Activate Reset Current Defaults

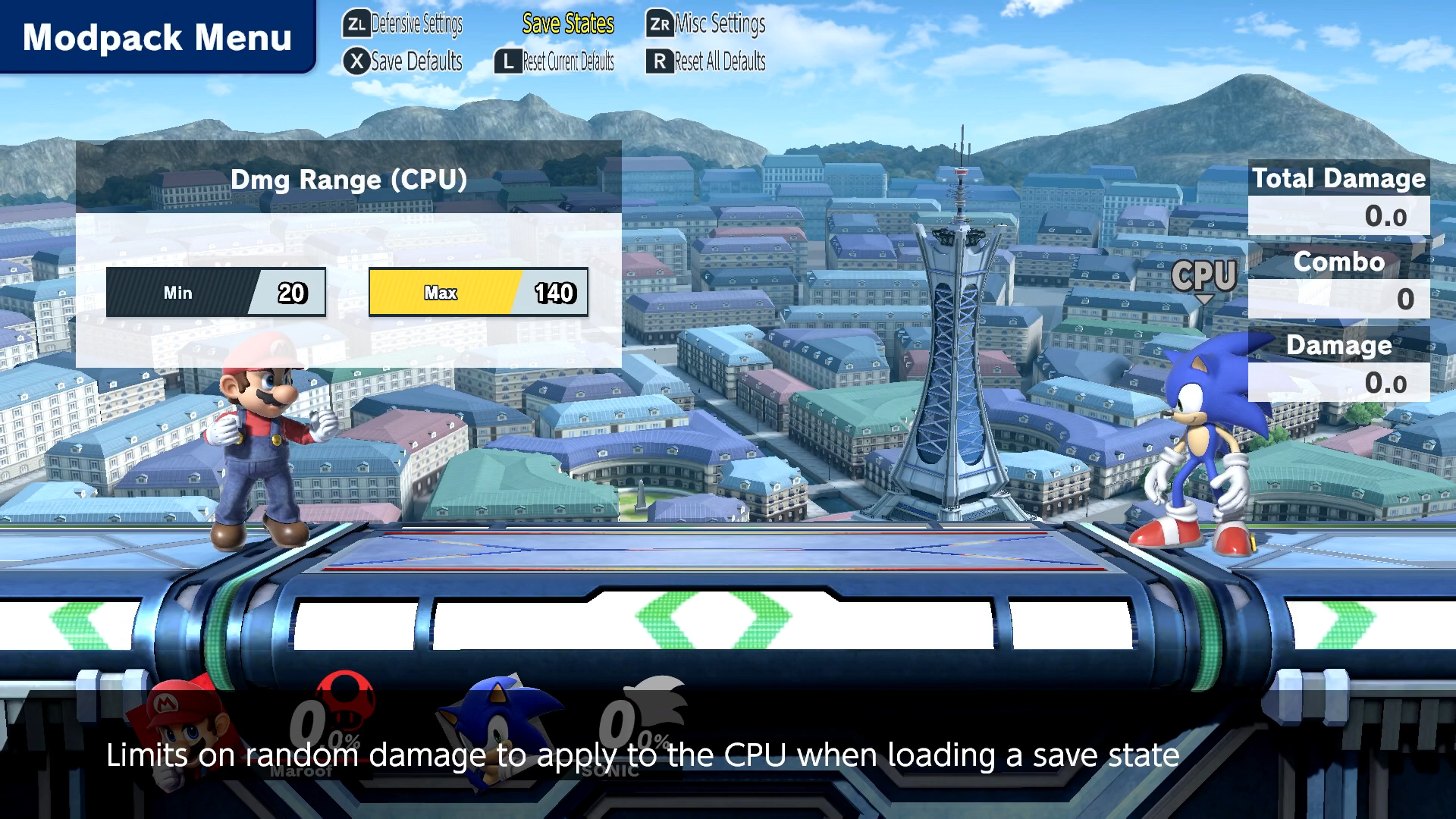coord(554,61)
